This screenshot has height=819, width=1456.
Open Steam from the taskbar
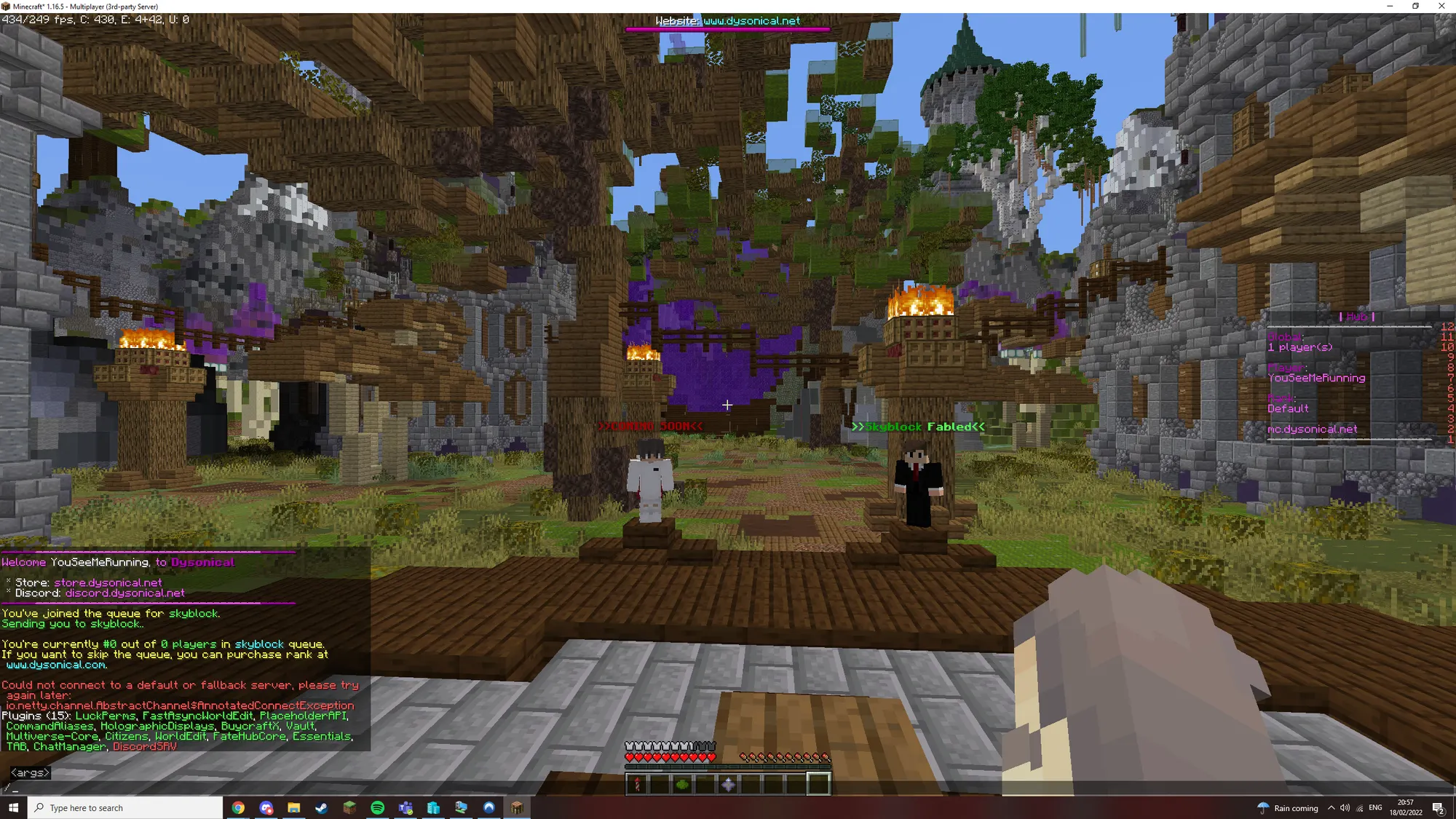pyautogui.click(x=321, y=807)
